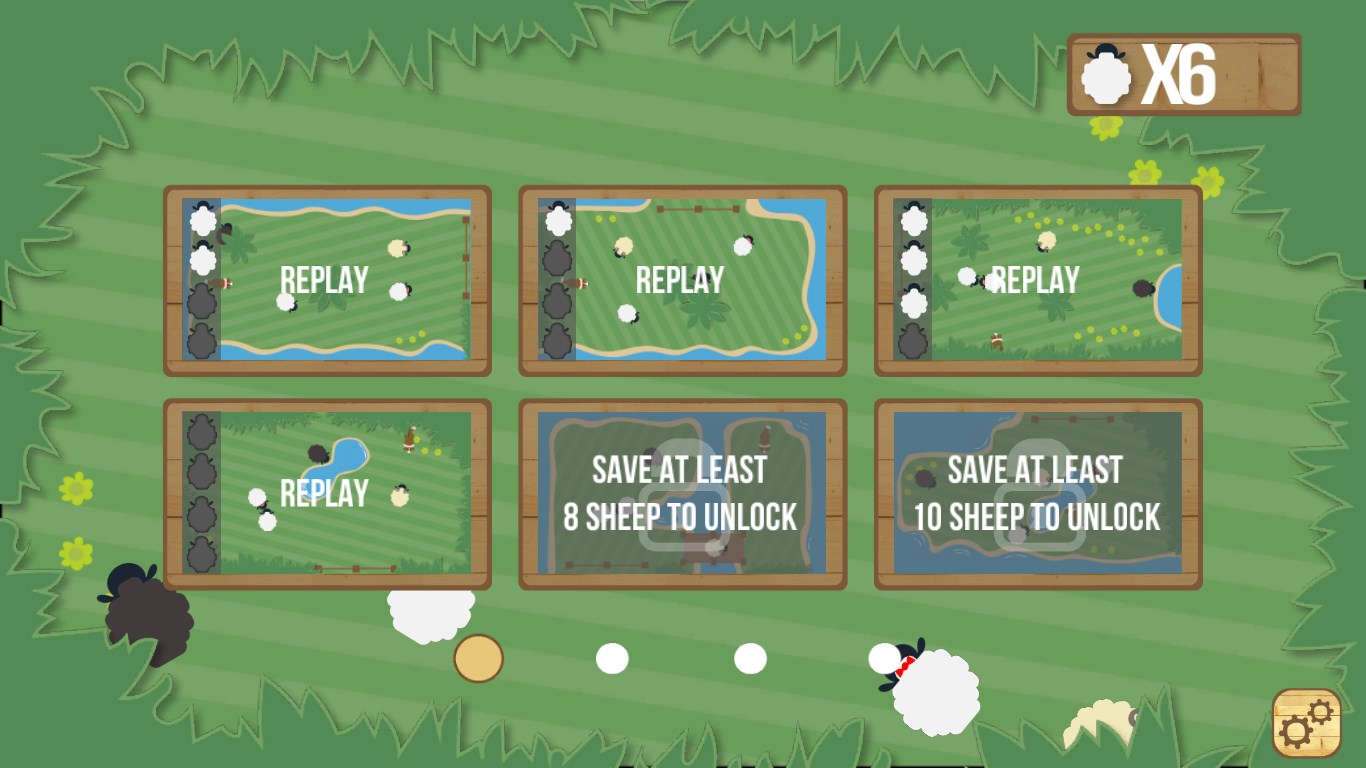Replay the level with rivers along top and bottom
1366x768 pixels.
pyautogui.click(x=326, y=280)
